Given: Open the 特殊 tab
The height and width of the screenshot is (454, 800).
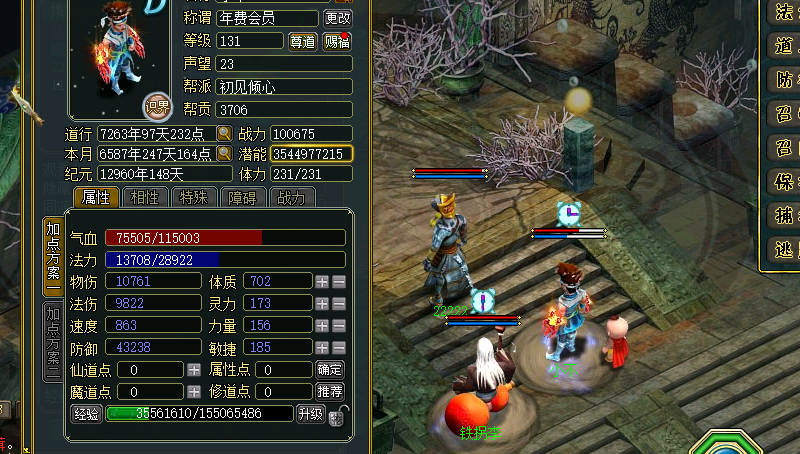Looking at the screenshot, I should 193,197.
